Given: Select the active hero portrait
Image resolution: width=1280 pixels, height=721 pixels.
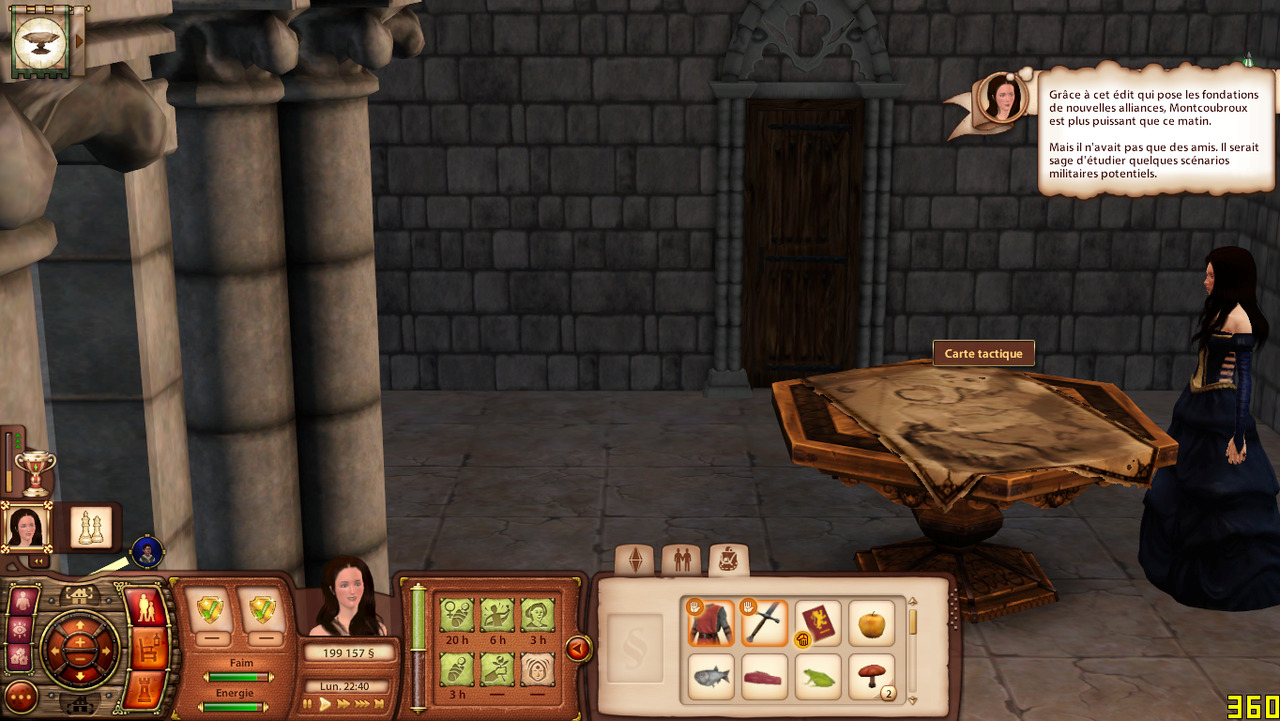Looking at the screenshot, I should click(25, 527).
